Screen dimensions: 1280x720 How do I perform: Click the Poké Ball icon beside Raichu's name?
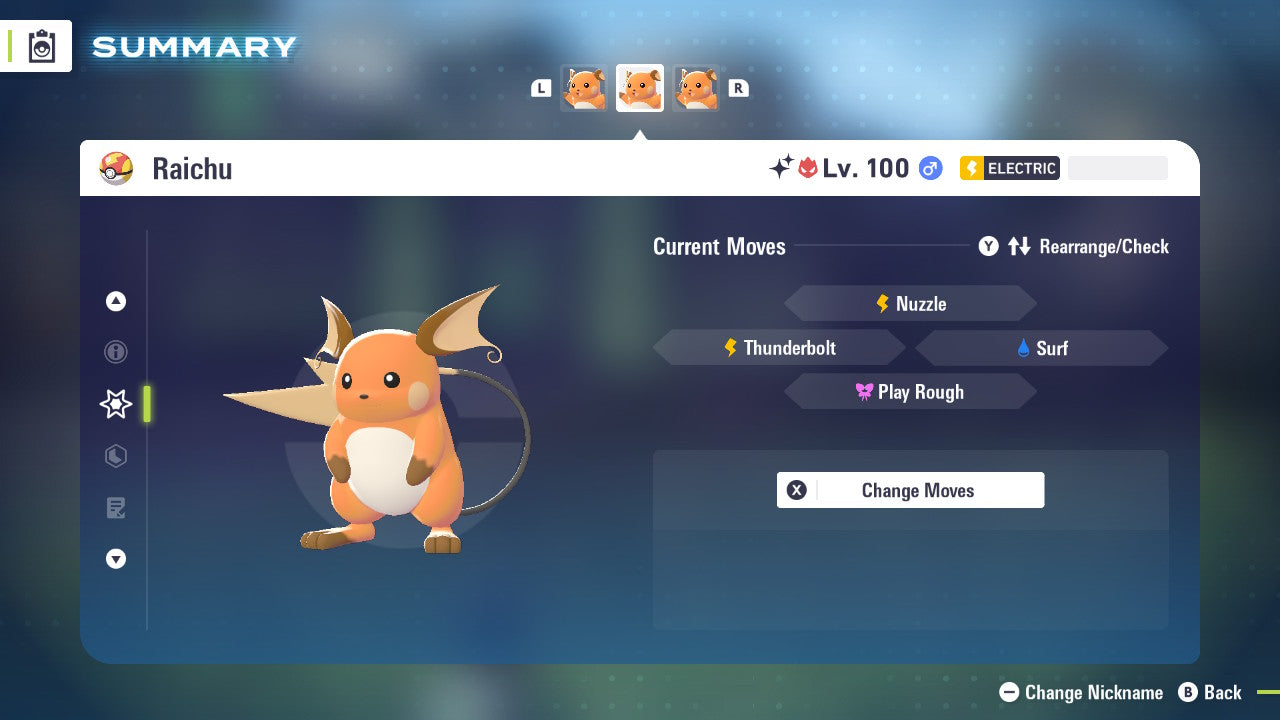point(117,168)
